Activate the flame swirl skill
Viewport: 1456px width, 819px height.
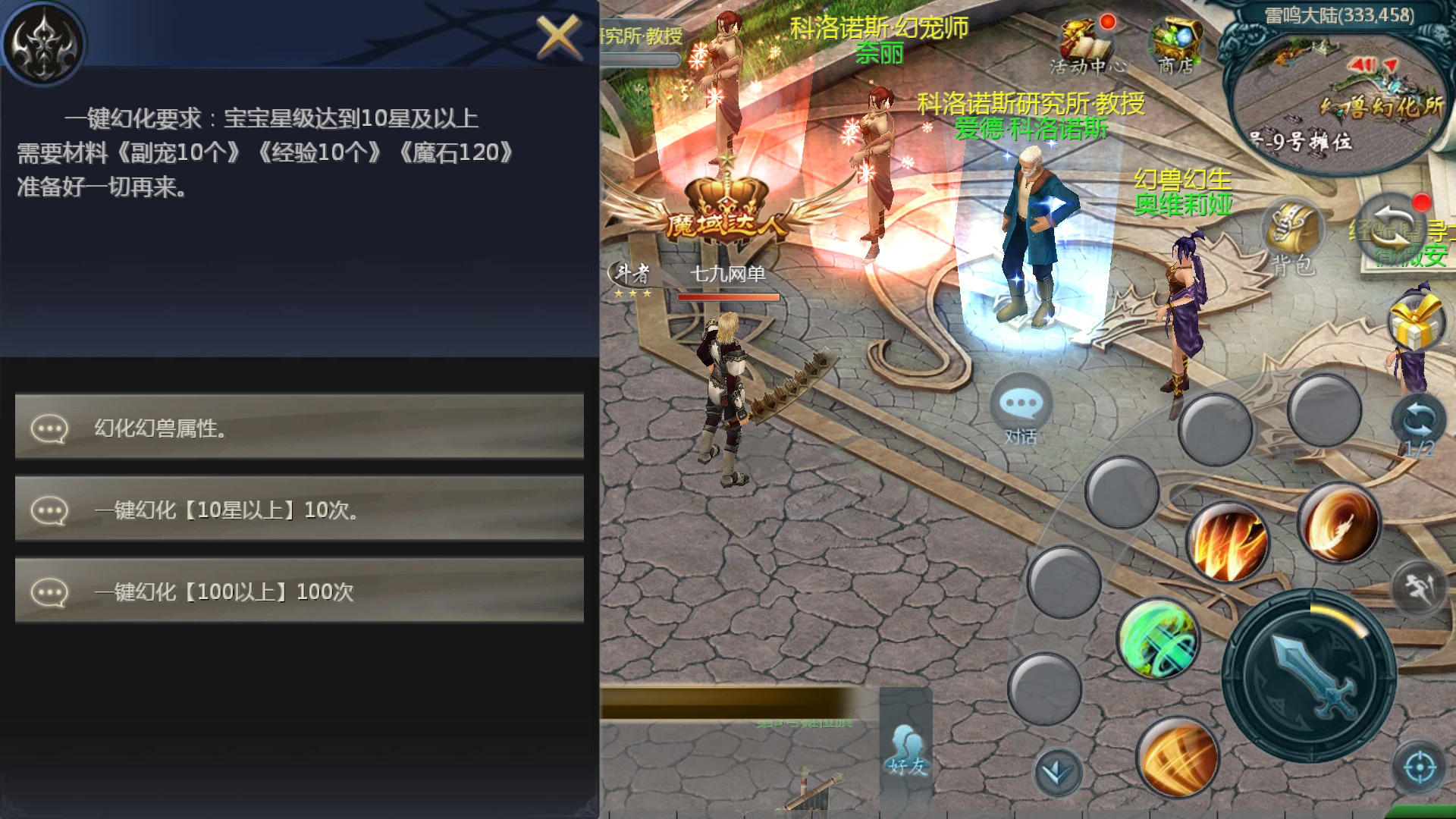point(1339,525)
